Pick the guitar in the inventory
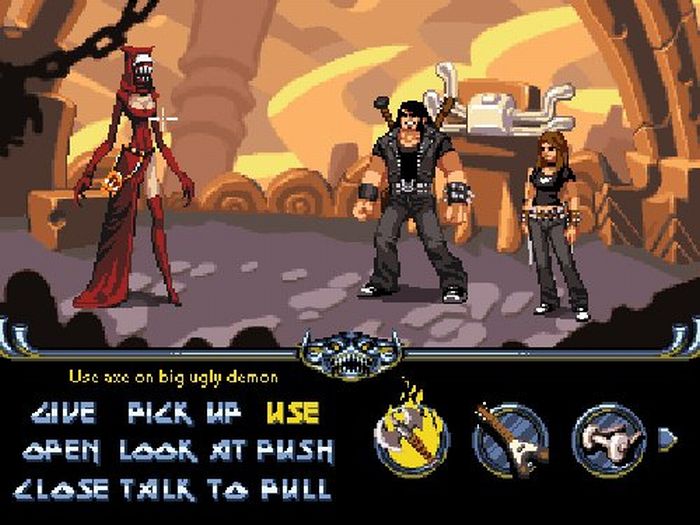700x525 pixels. (x=510, y=438)
